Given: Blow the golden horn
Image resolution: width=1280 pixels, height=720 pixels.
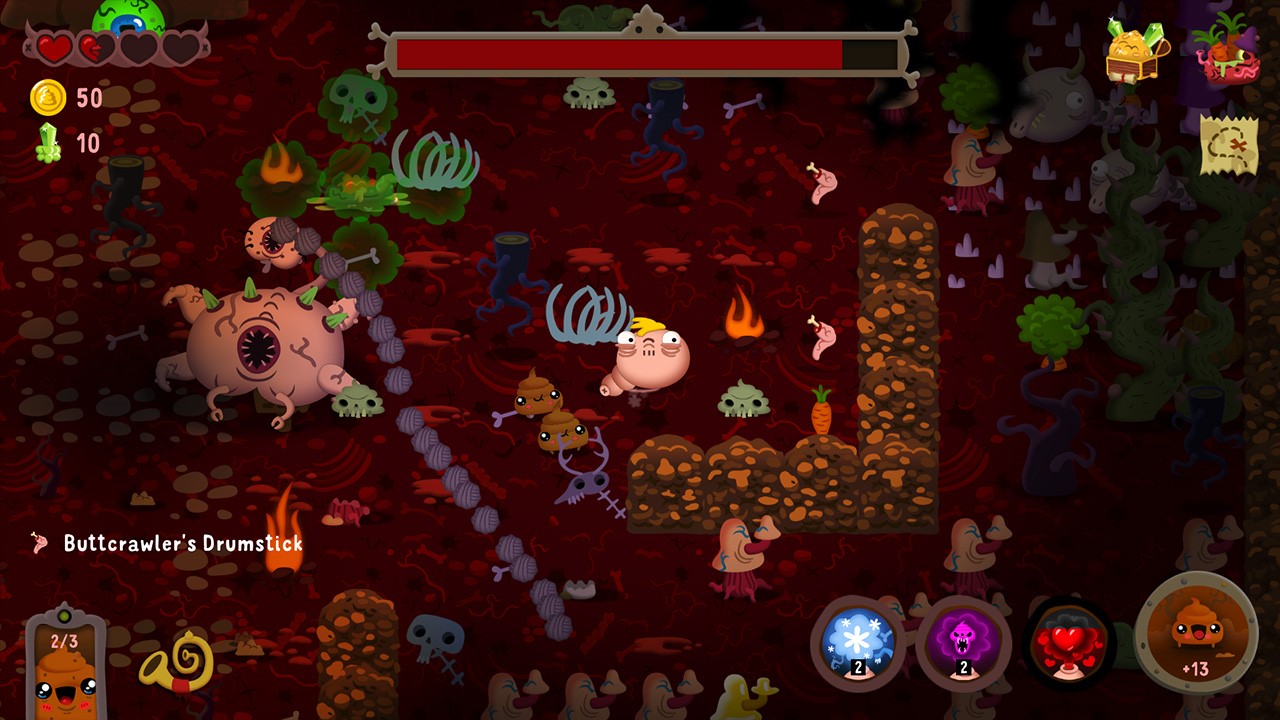Looking at the screenshot, I should [x=177, y=662].
